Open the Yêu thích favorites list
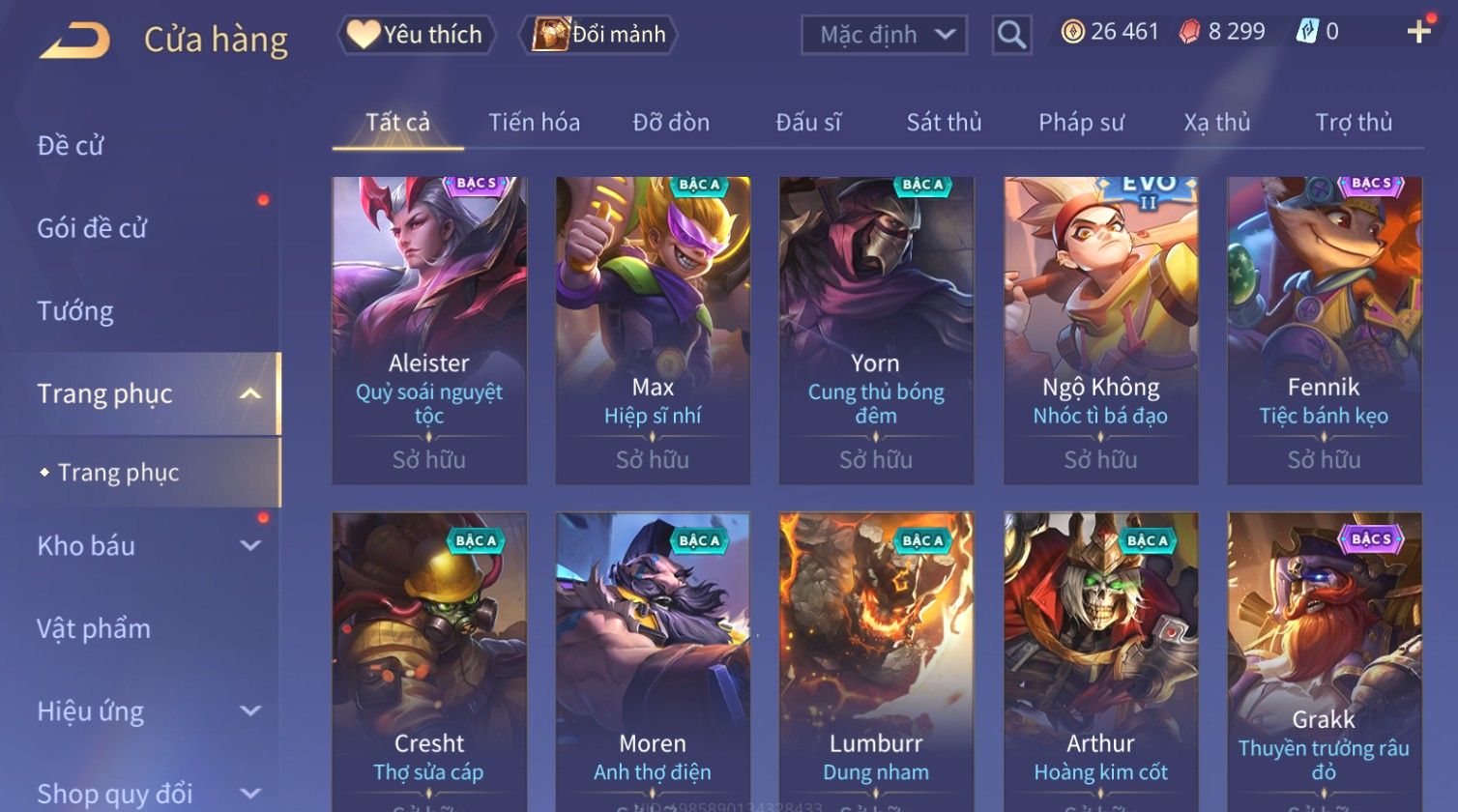This screenshot has width=1458, height=812. (417, 35)
